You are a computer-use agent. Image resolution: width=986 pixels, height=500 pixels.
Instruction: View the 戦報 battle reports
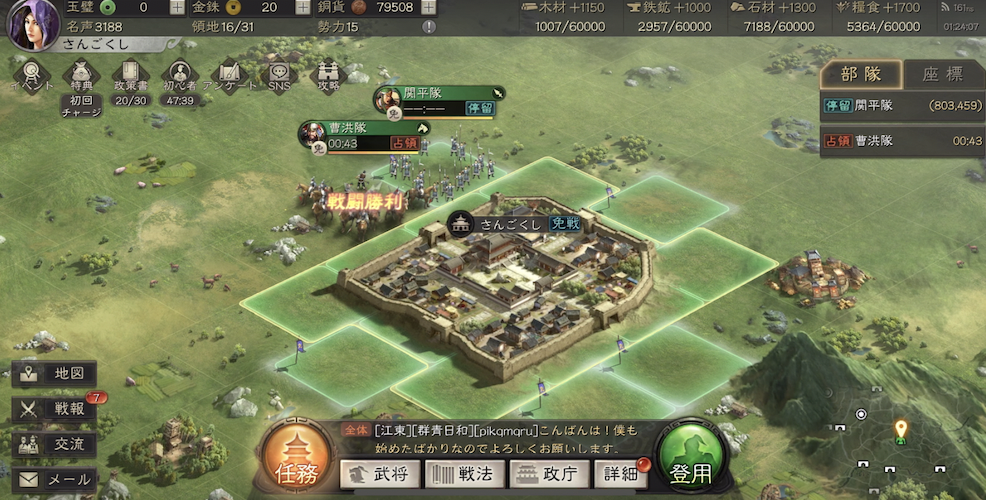pos(55,409)
